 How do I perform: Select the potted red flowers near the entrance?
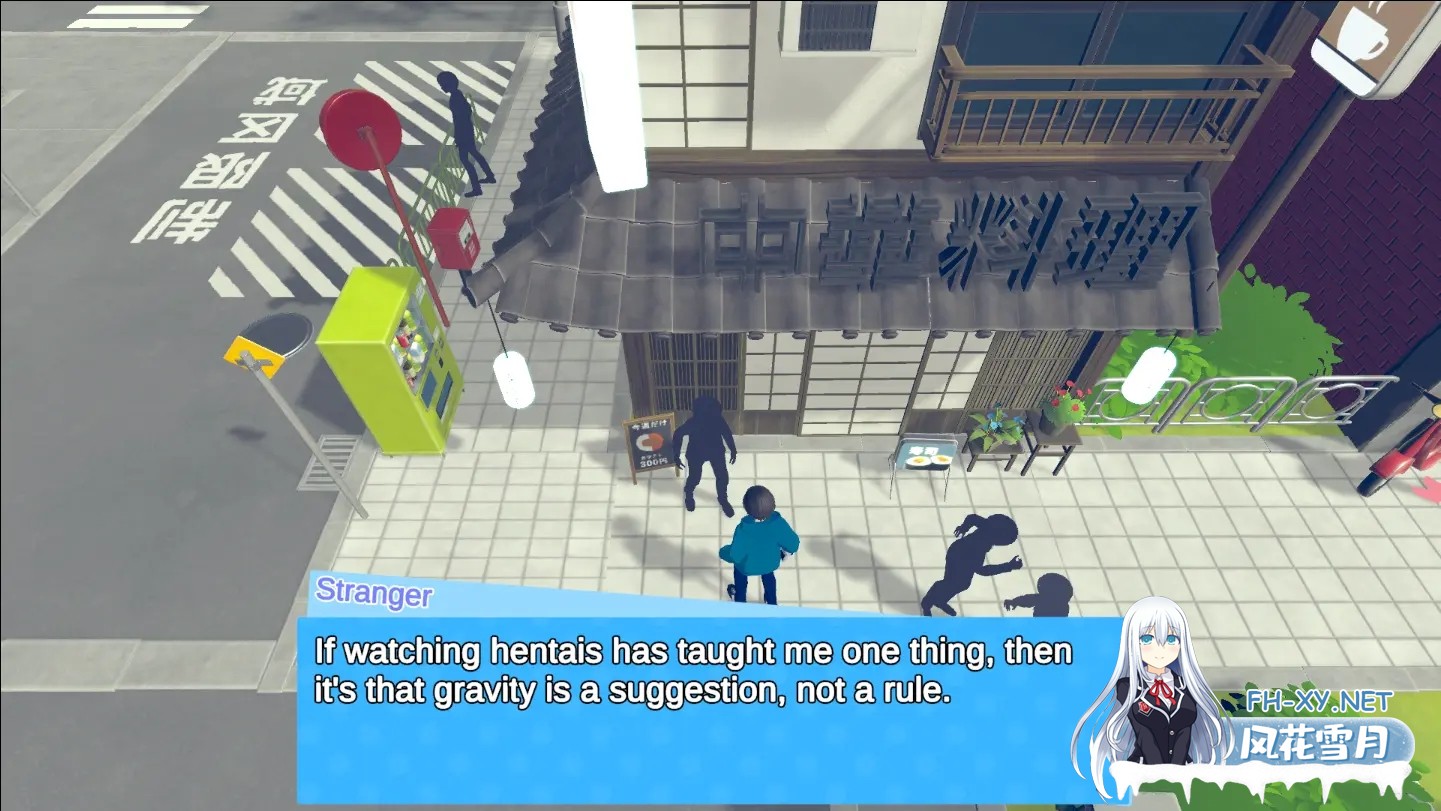[1066, 398]
